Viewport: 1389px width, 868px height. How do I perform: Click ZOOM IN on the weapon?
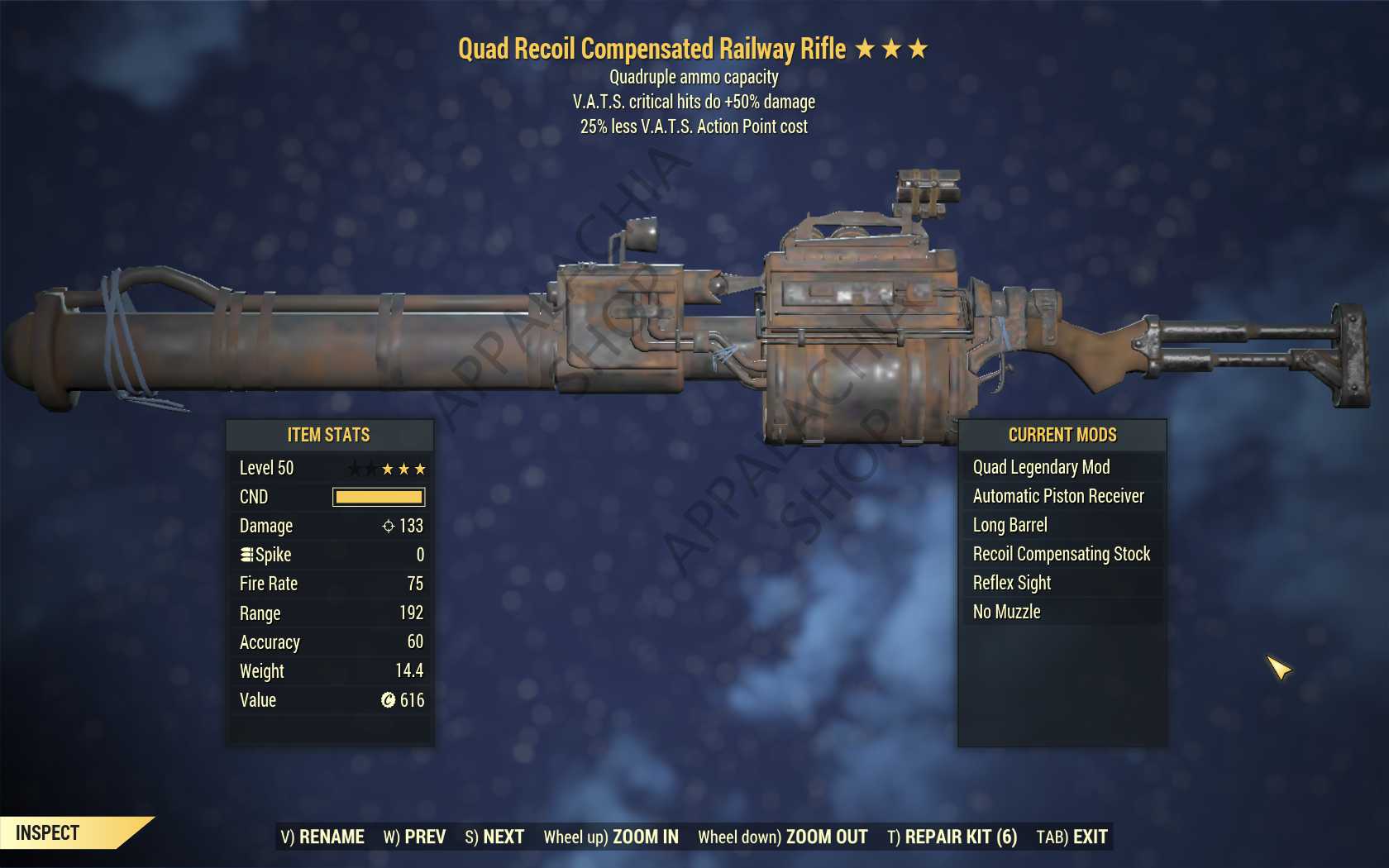[611, 837]
